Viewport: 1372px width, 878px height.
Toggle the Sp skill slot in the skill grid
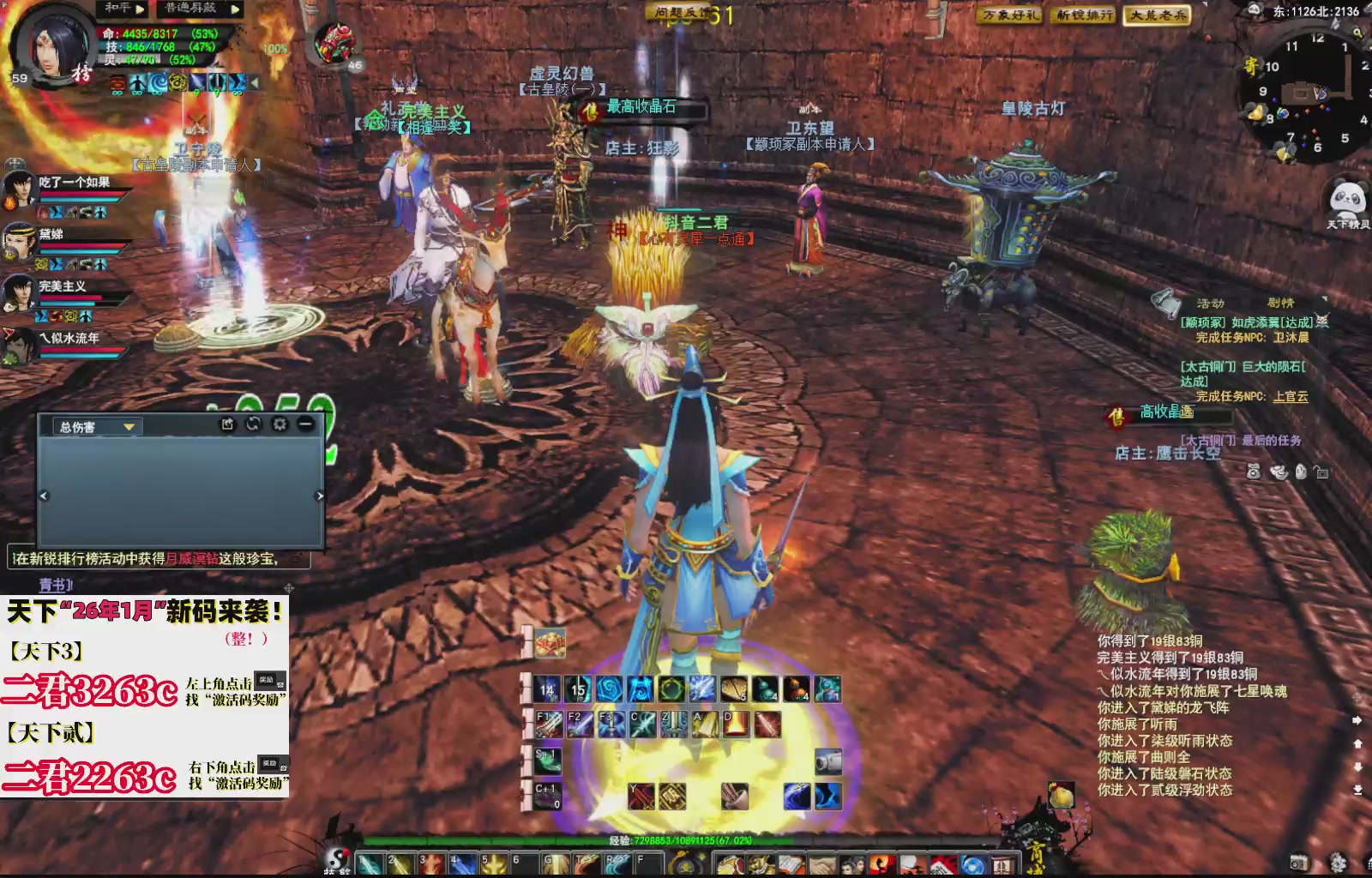(x=547, y=761)
